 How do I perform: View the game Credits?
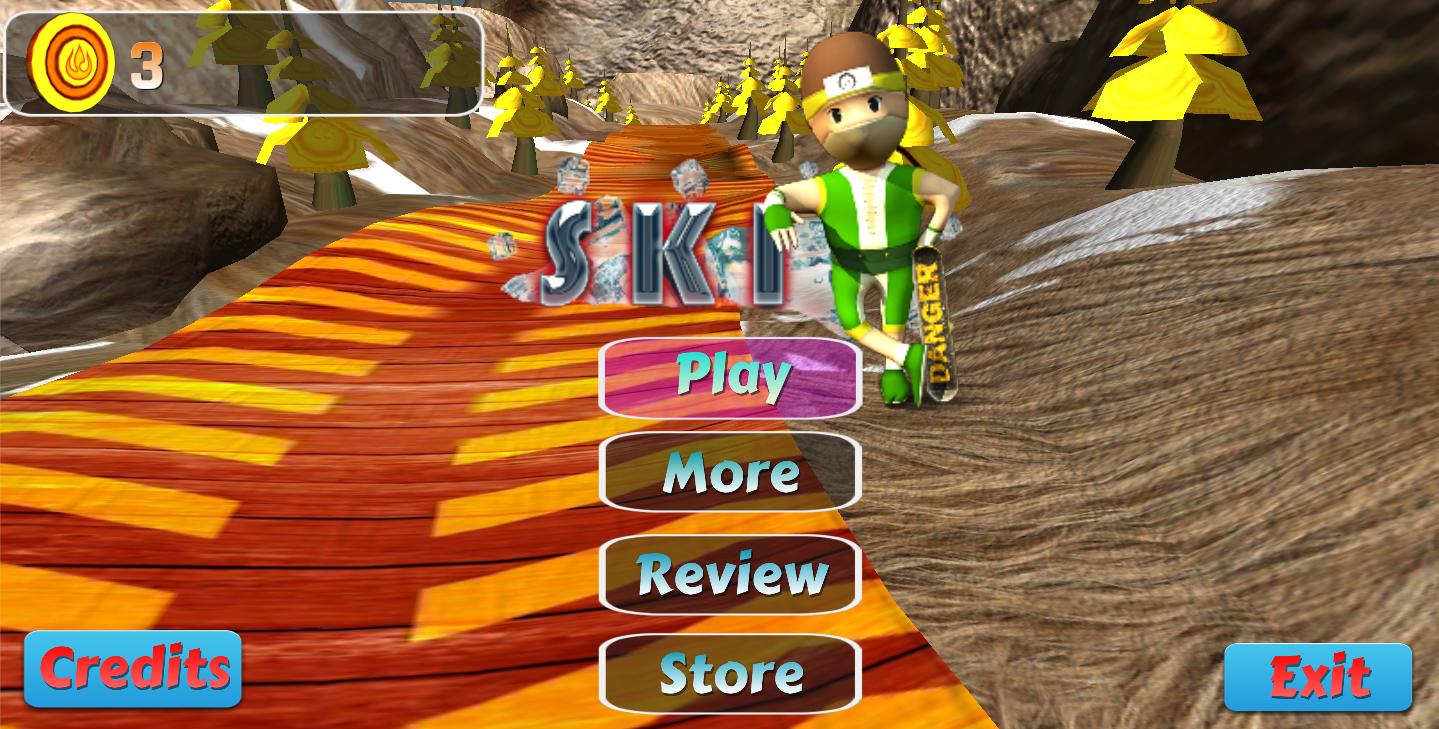pos(131,668)
